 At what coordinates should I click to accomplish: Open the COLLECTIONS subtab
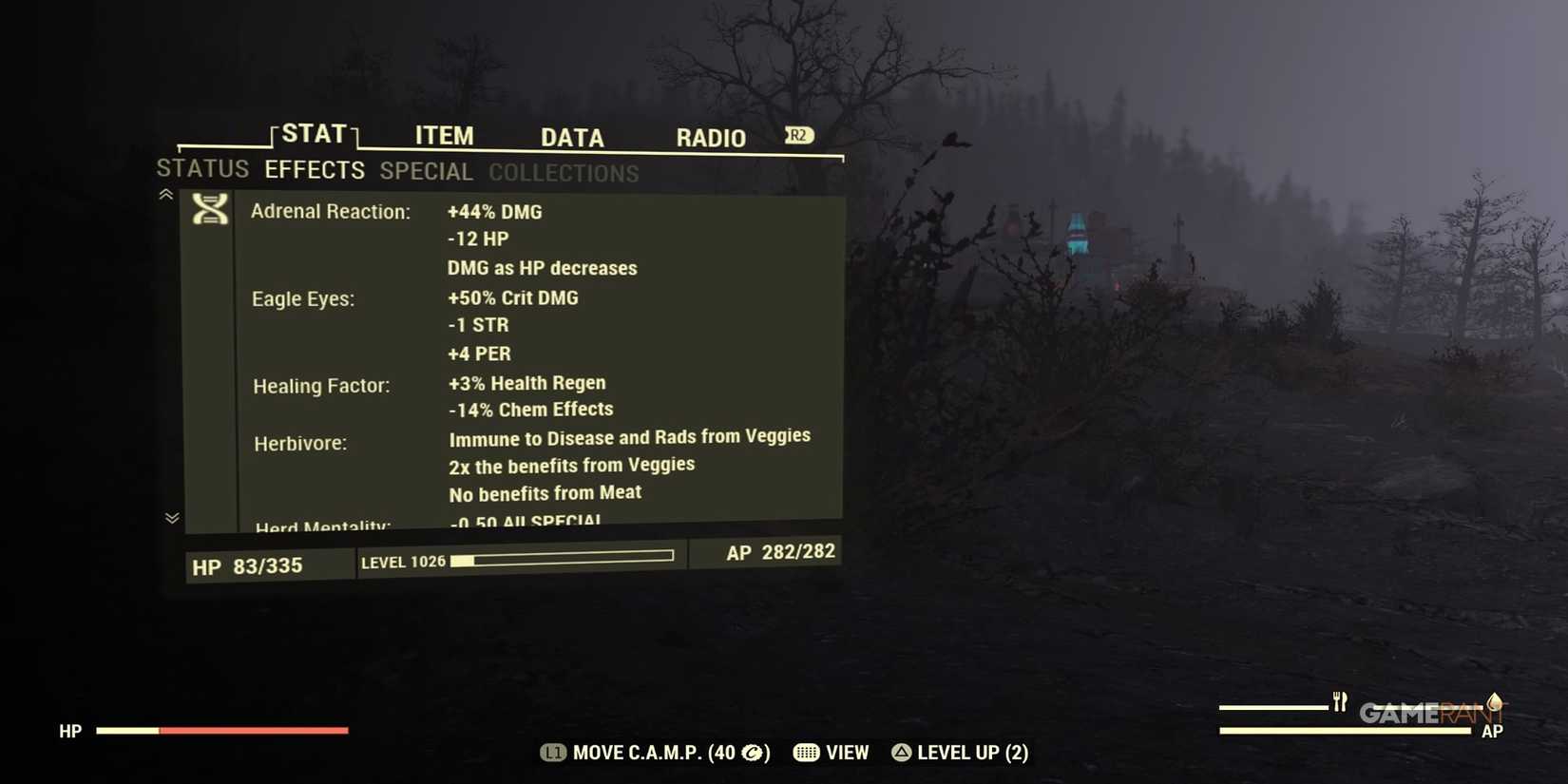coord(564,173)
